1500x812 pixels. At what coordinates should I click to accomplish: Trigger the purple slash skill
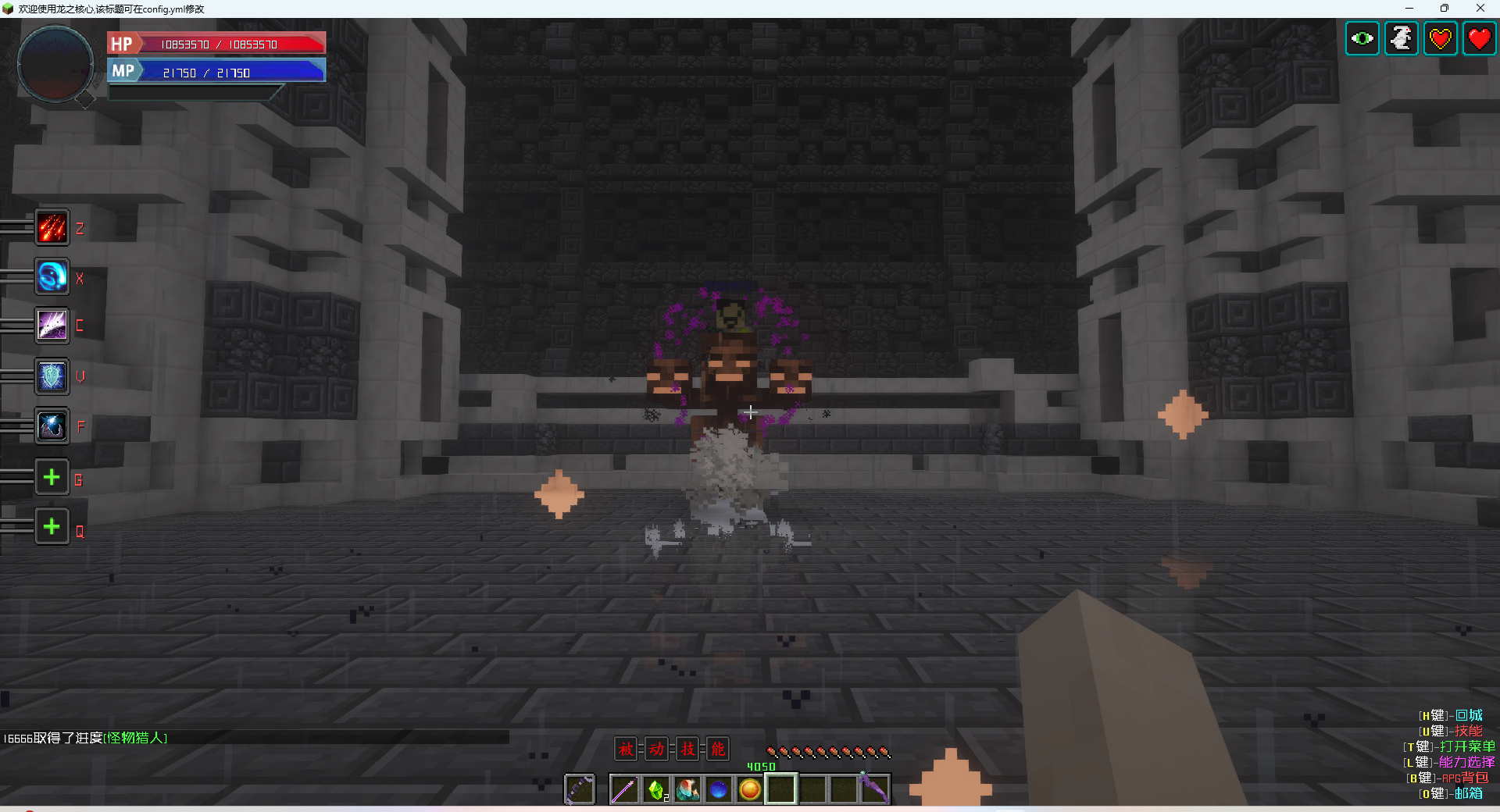point(52,326)
